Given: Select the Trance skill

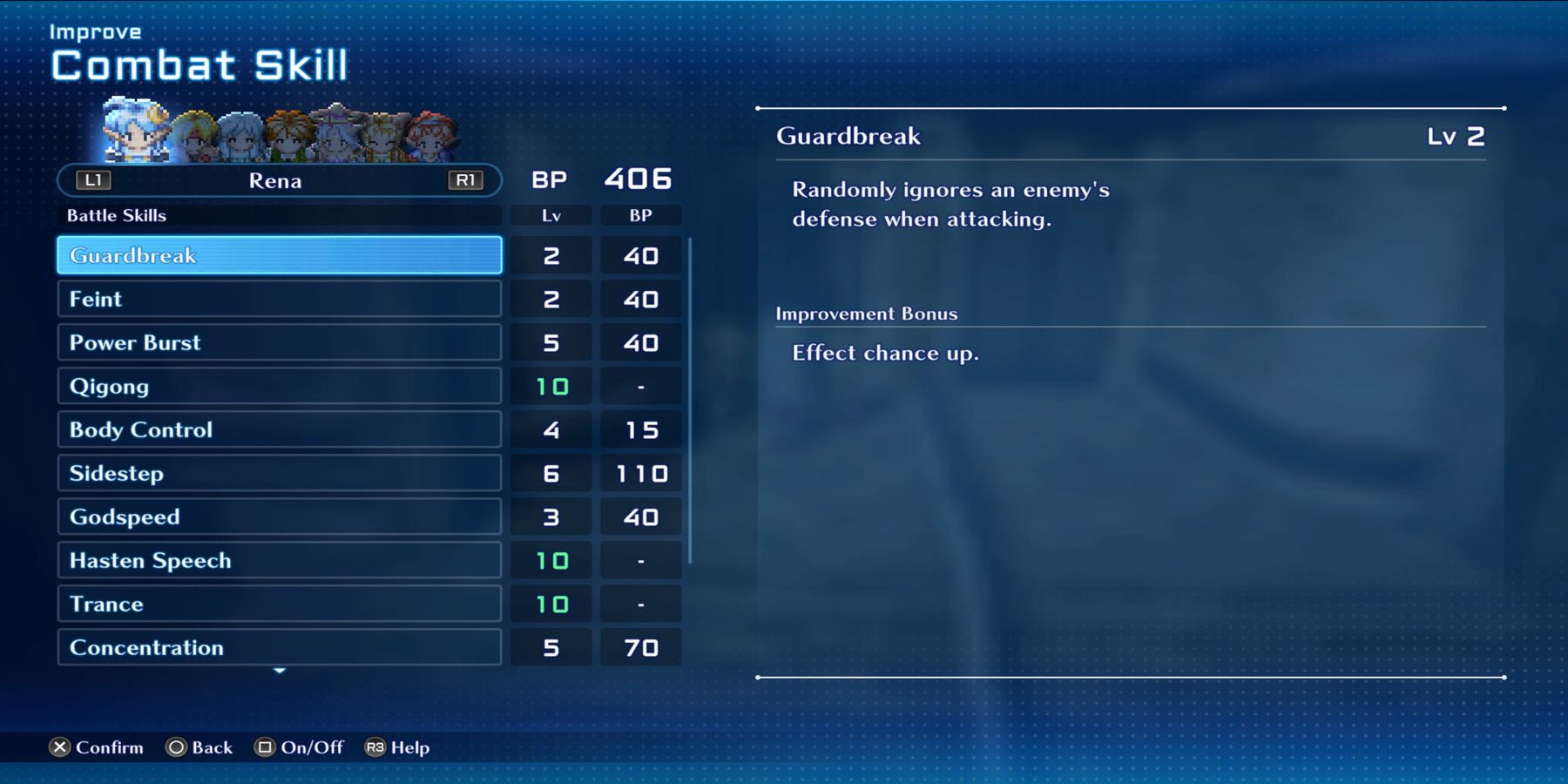Looking at the screenshot, I should coord(279,604).
